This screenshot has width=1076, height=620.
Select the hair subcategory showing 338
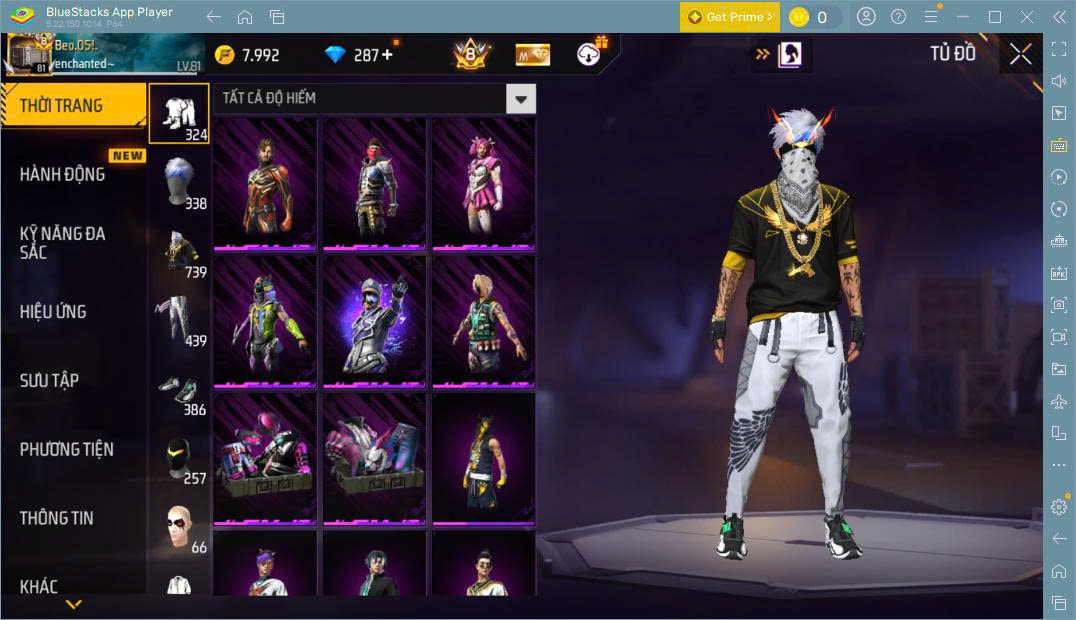click(180, 180)
